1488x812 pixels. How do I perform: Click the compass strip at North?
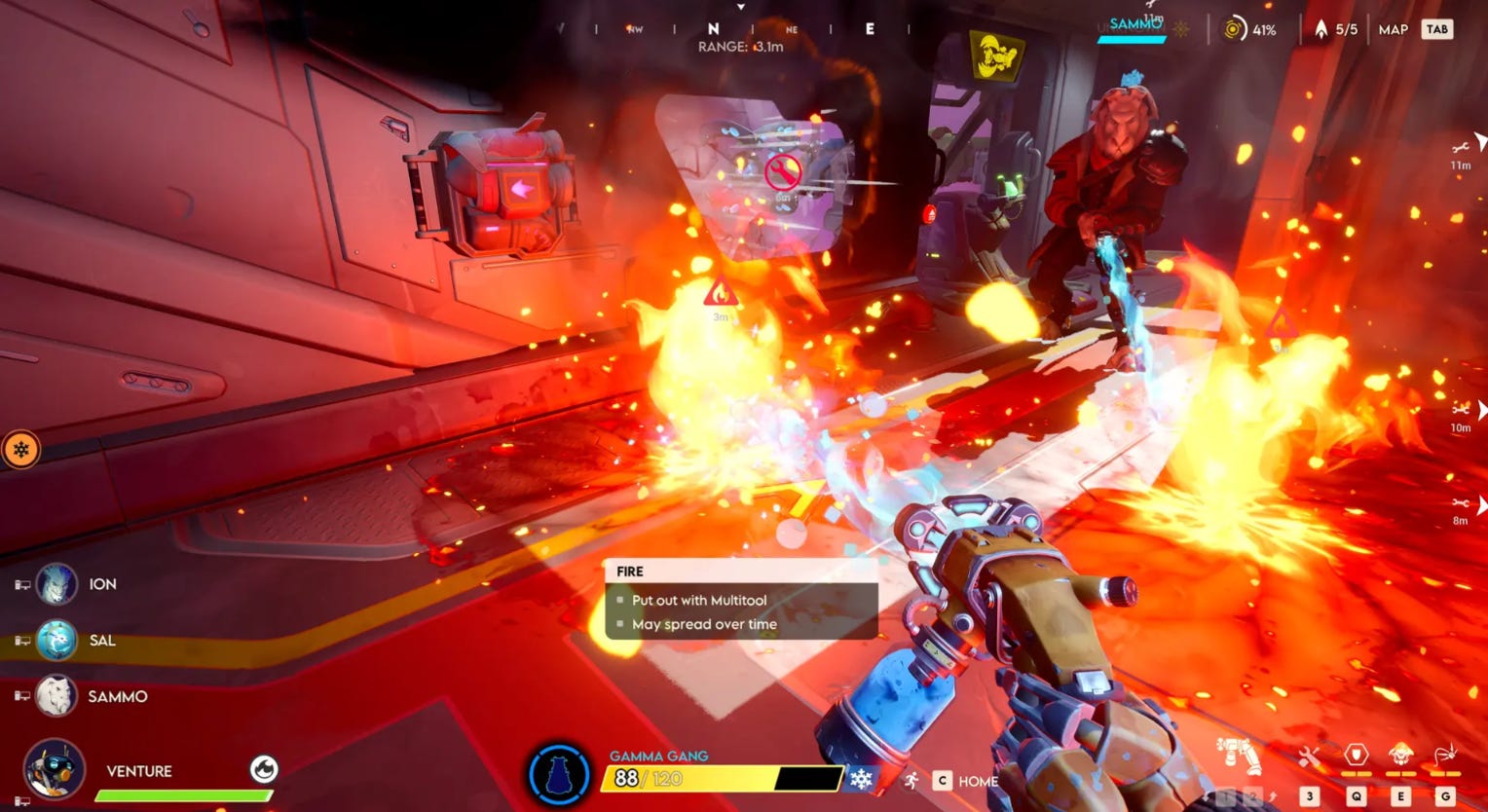point(714,29)
